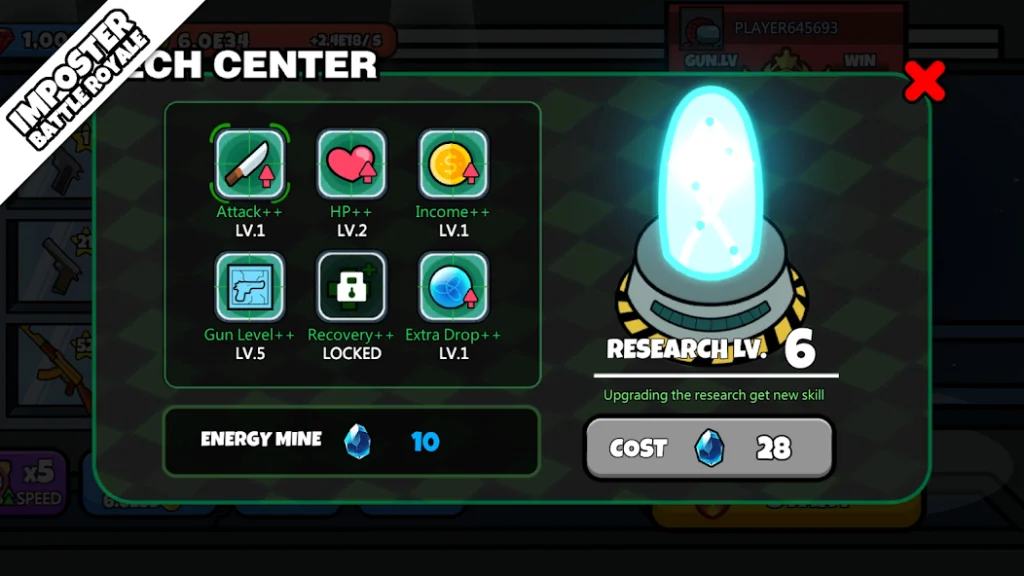
Task: Close the Tech Center window
Action: coord(924,82)
